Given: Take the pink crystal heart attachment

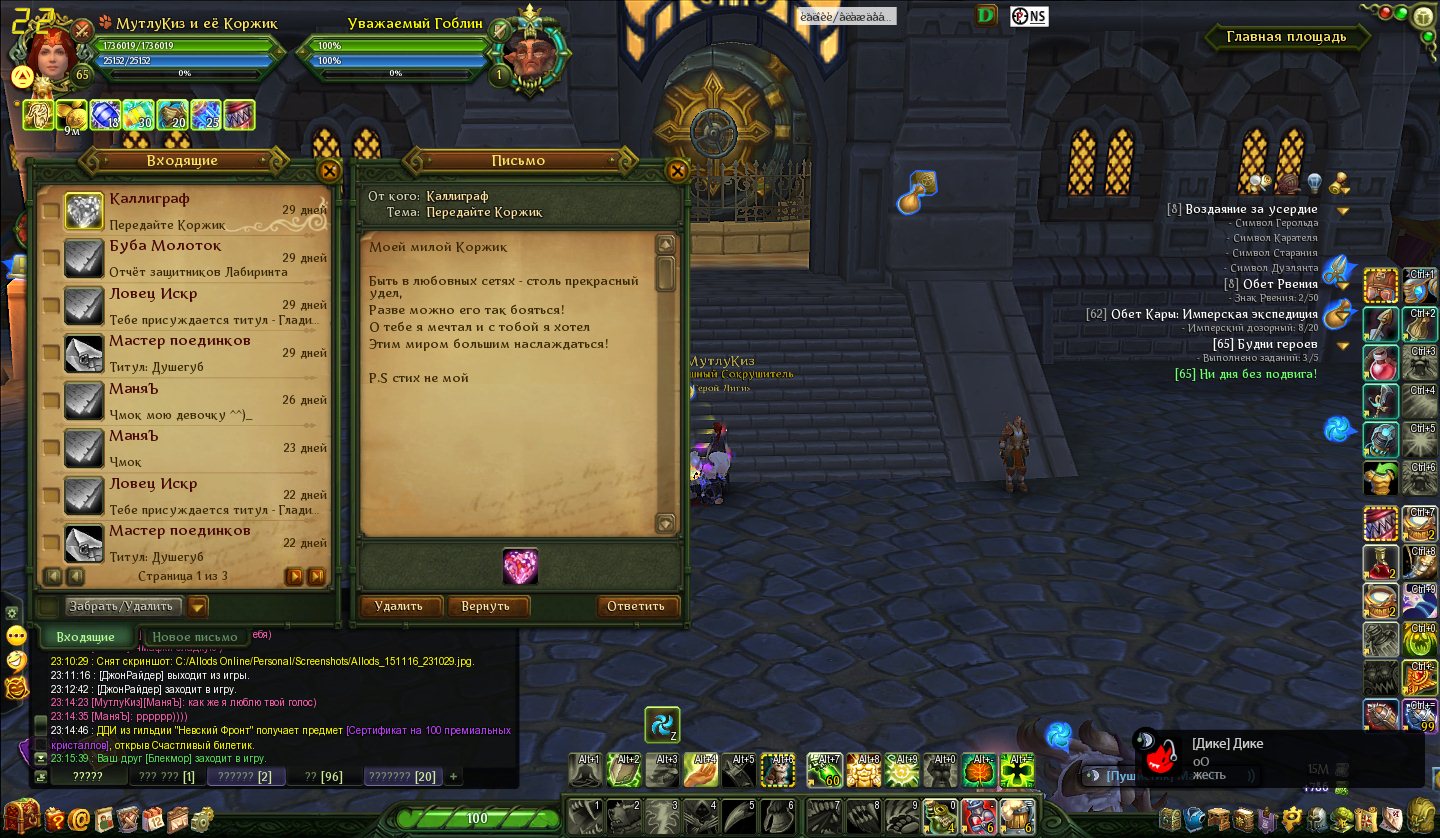Looking at the screenshot, I should 520,567.
